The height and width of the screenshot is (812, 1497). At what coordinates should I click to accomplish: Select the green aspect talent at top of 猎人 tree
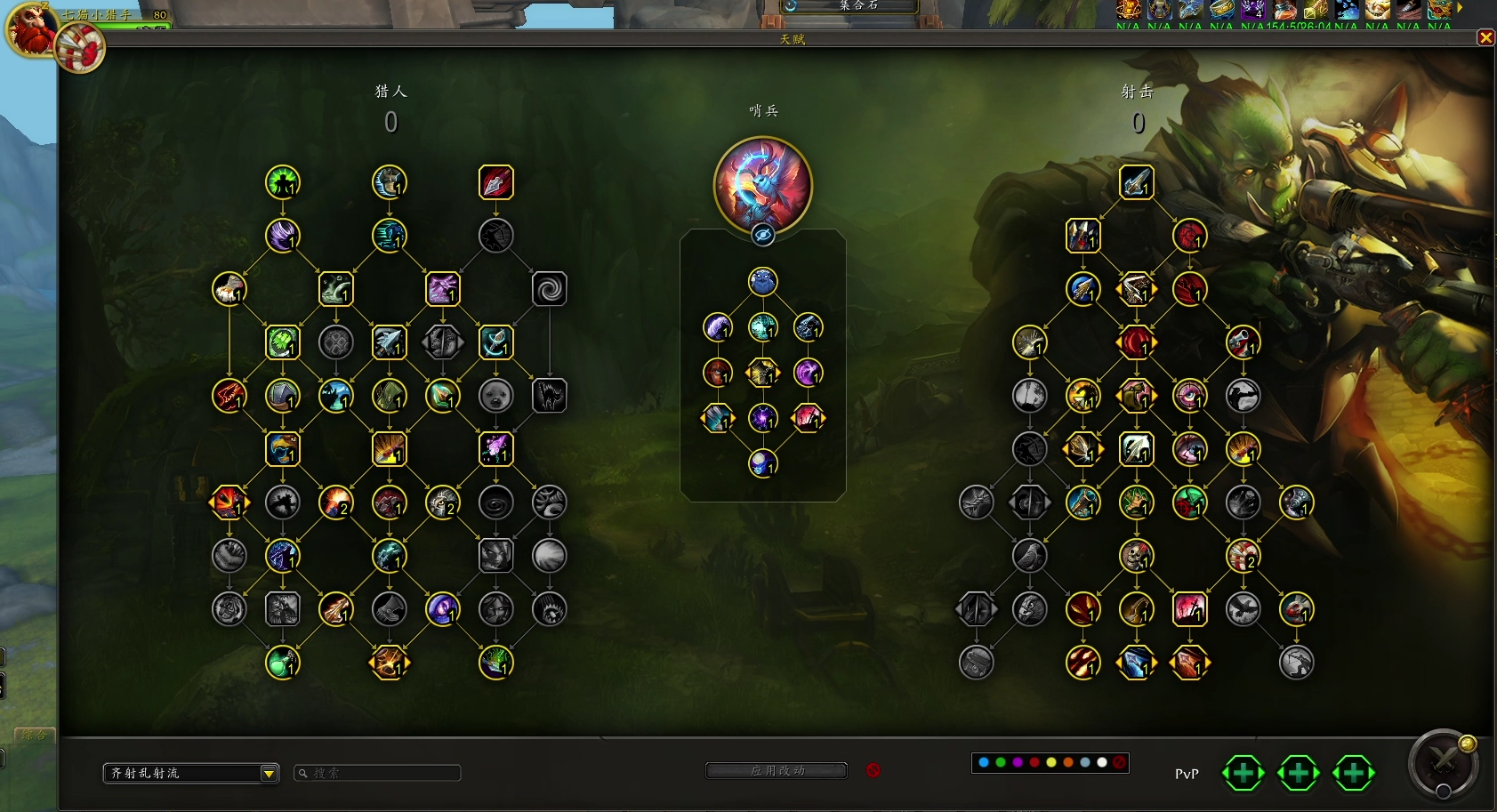click(x=283, y=182)
